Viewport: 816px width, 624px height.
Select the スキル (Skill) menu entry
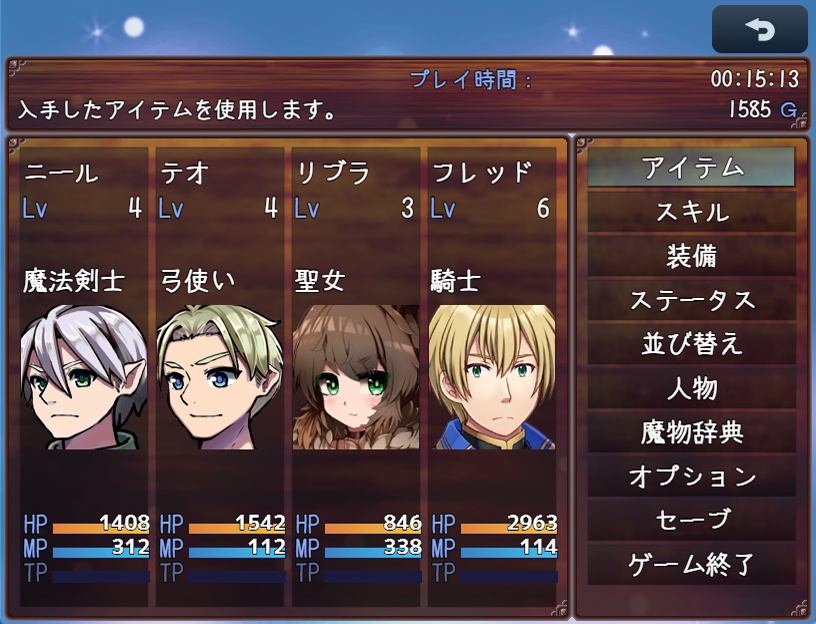click(691, 212)
